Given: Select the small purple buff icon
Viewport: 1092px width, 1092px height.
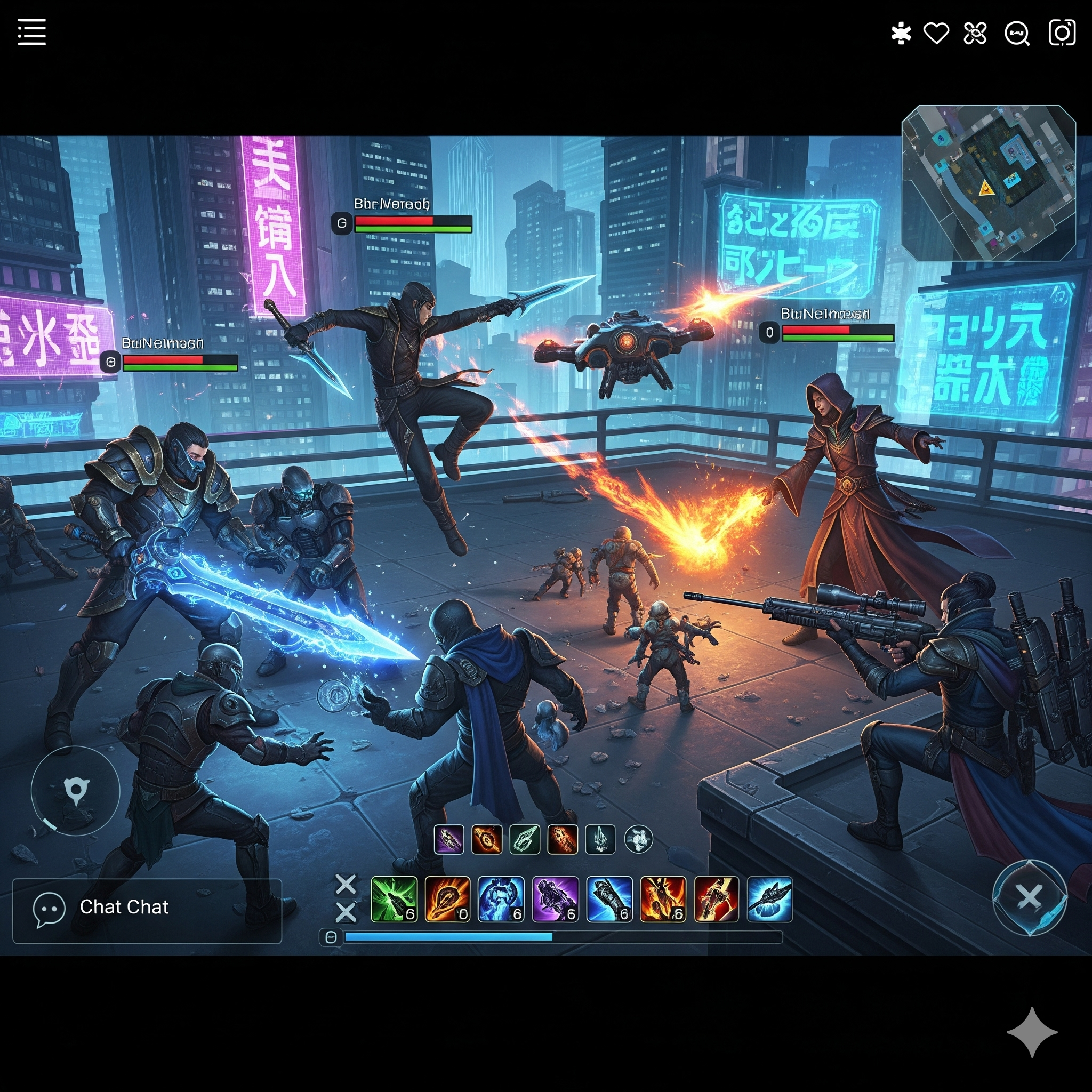Looking at the screenshot, I should point(449,839).
